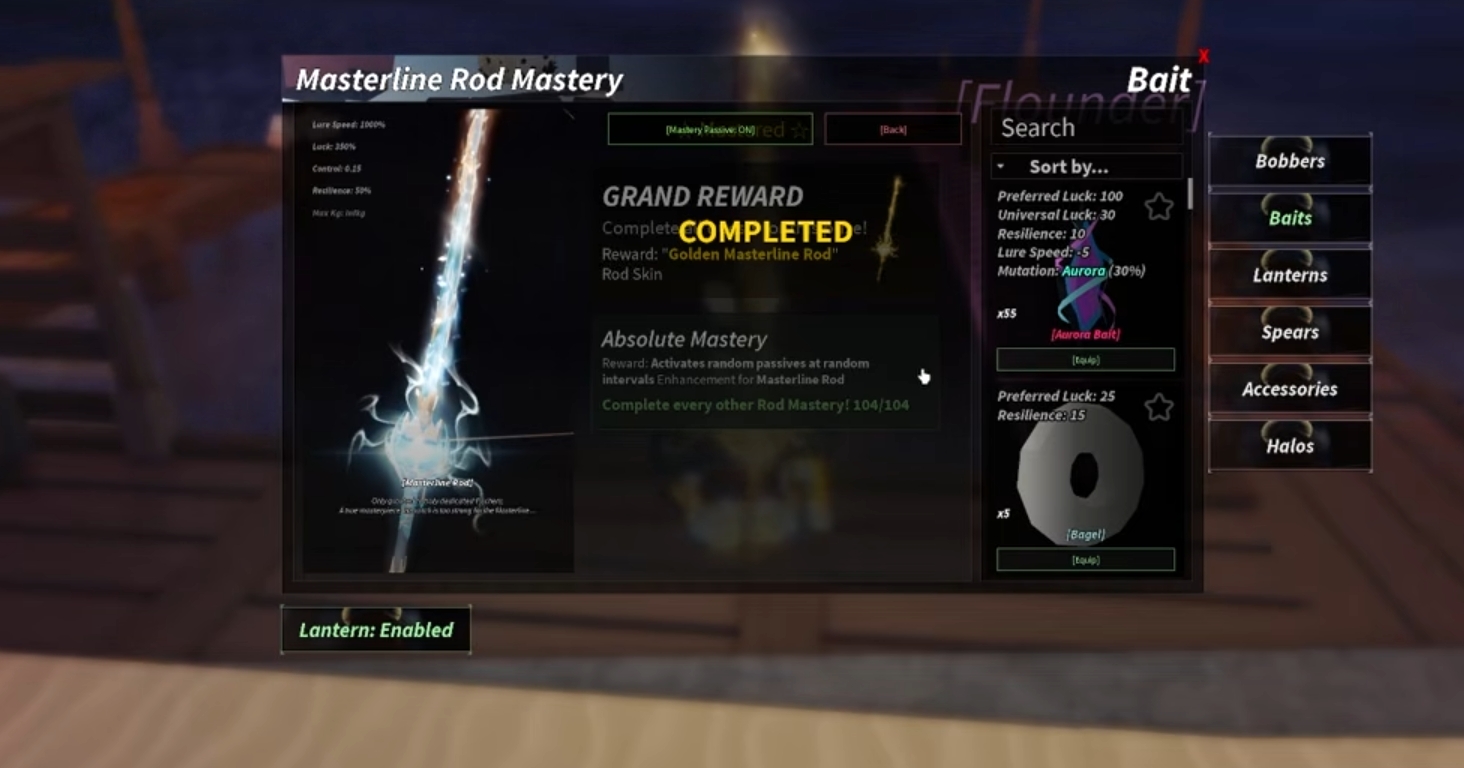Screen dimensions: 1464x768
Task: Click the bait list scrollbar
Action: [x=1189, y=194]
